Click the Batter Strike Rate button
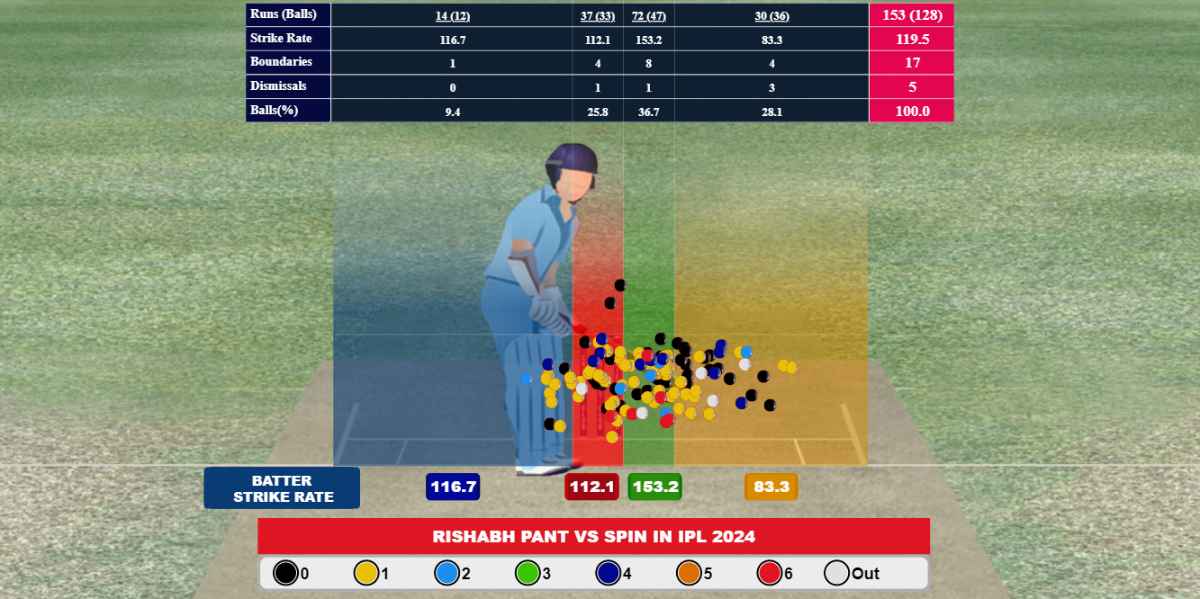 (x=282, y=488)
